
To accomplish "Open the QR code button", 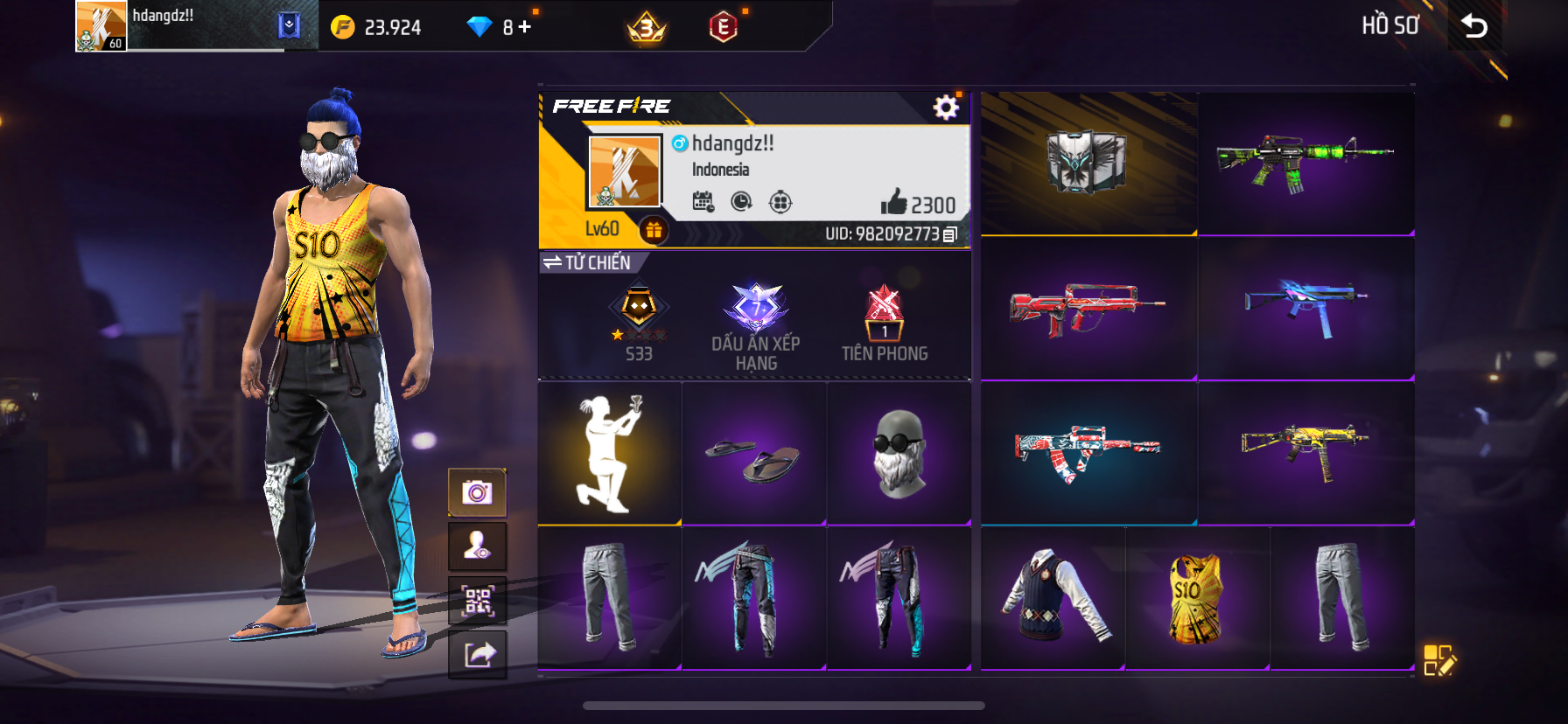I will [477, 601].
